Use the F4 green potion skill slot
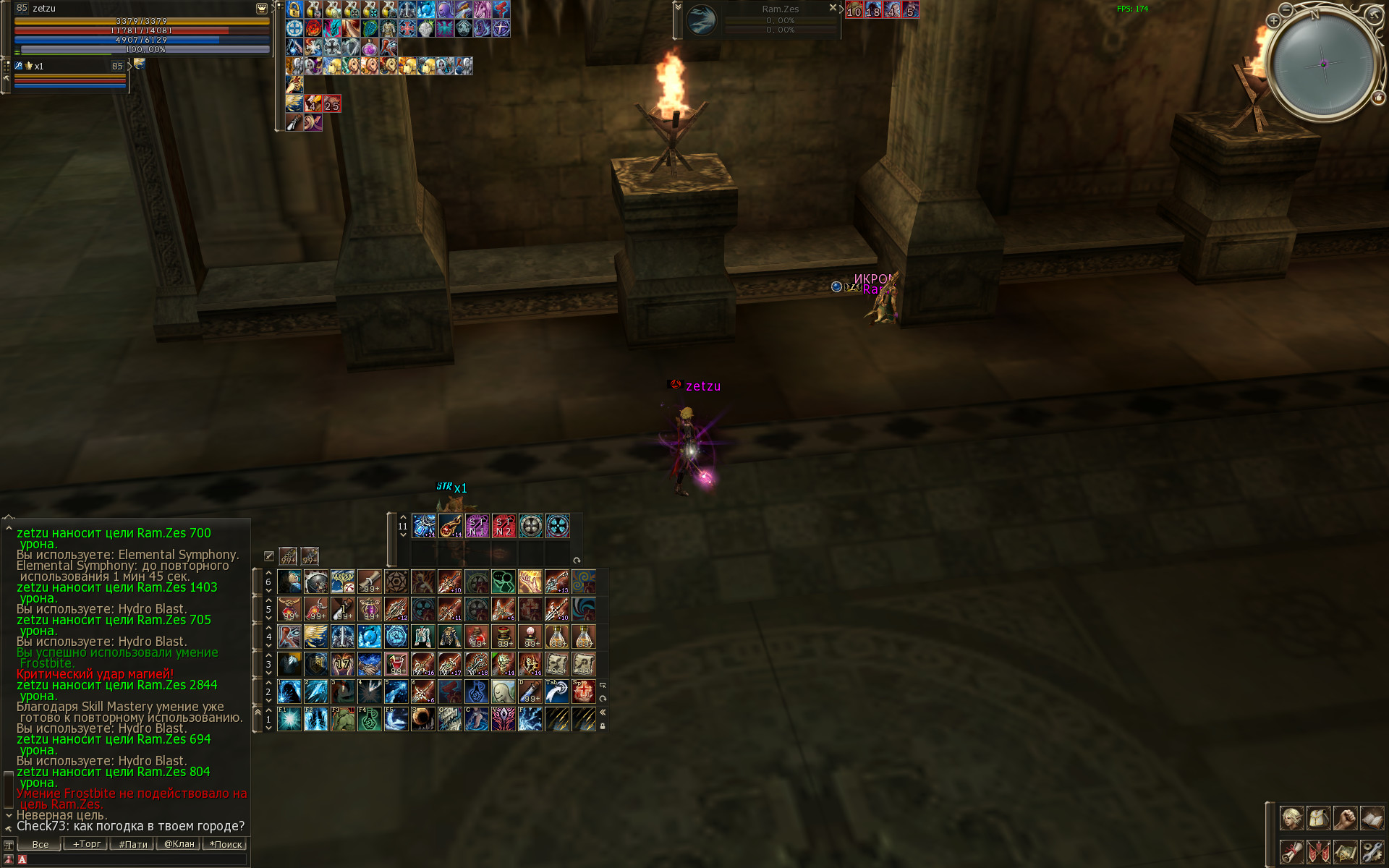1389x868 pixels. 370,719
